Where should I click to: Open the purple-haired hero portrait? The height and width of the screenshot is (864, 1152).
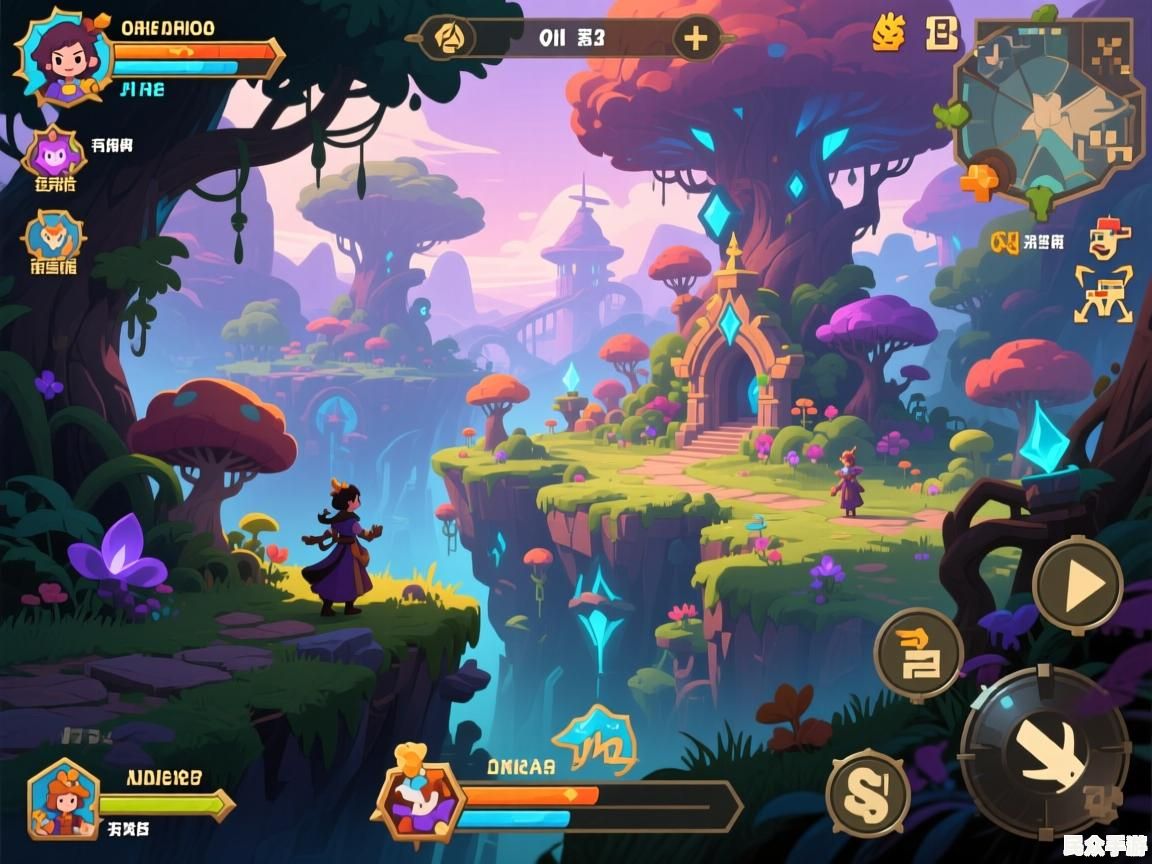[60, 55]
